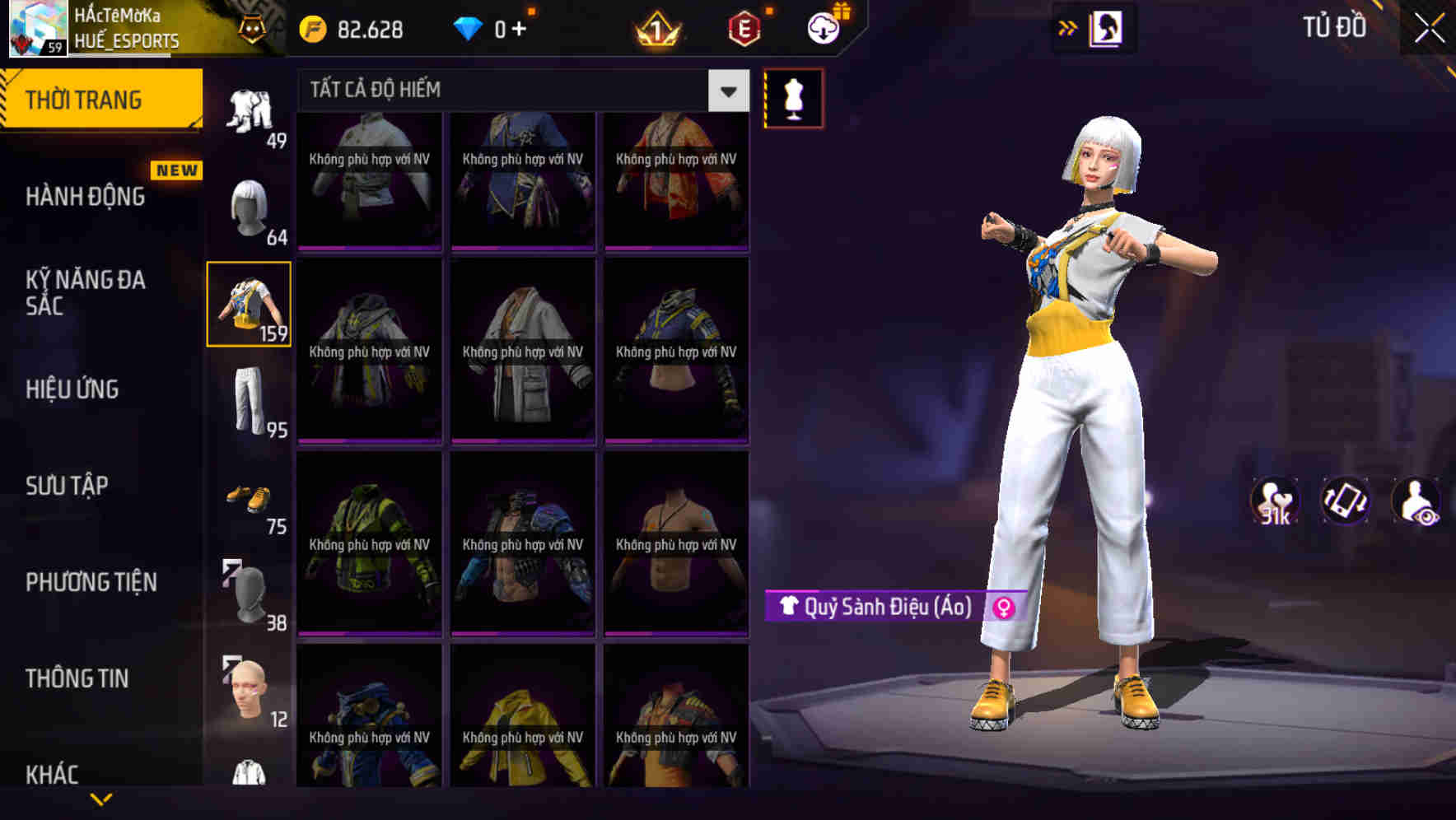Viewport: 1456px width, 820px height.
Task: Open the PHƯƠNG TIỆN tab
Action: 89,581
